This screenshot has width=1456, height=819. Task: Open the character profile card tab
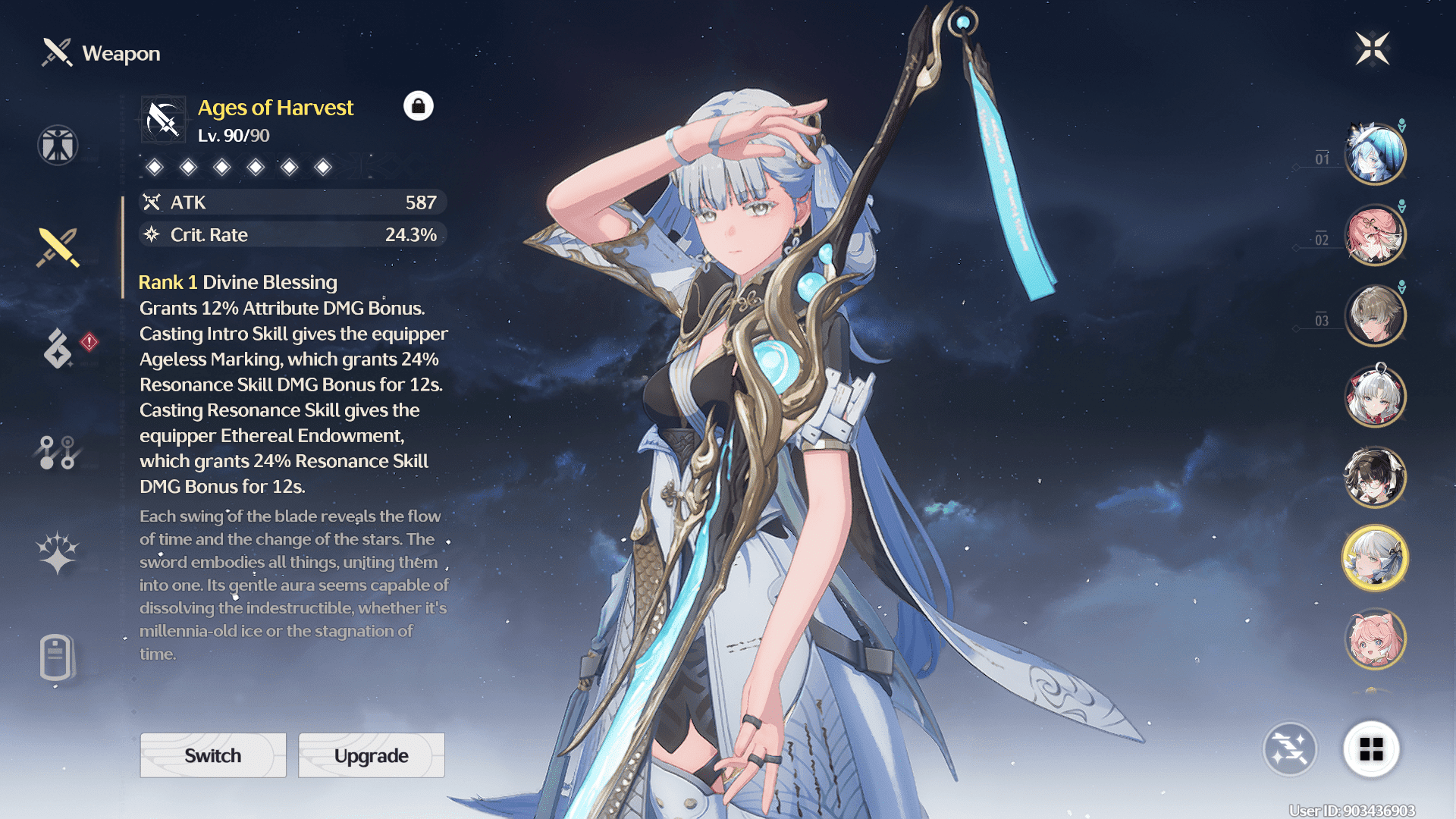click(x=56, y=657)
